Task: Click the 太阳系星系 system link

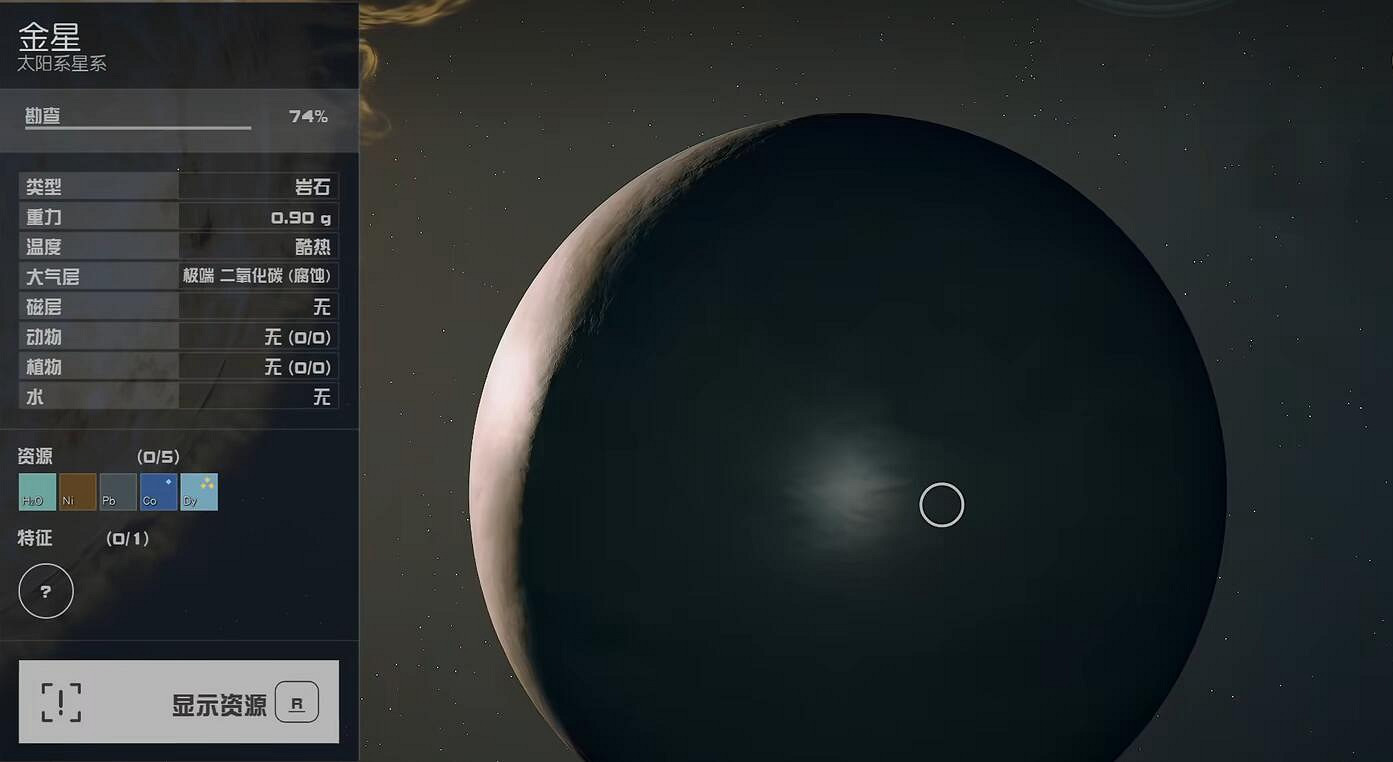Action: point(60,62)
